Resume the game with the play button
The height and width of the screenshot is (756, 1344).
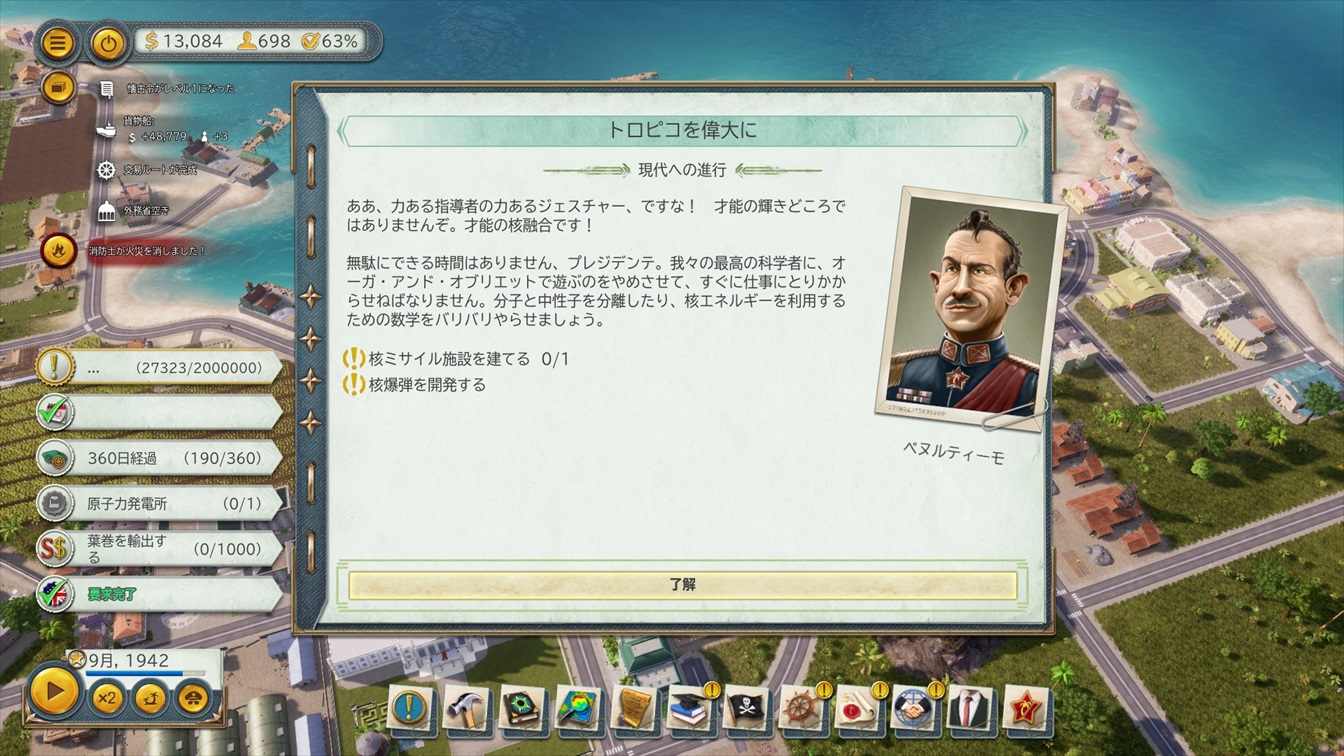(55, 692)
